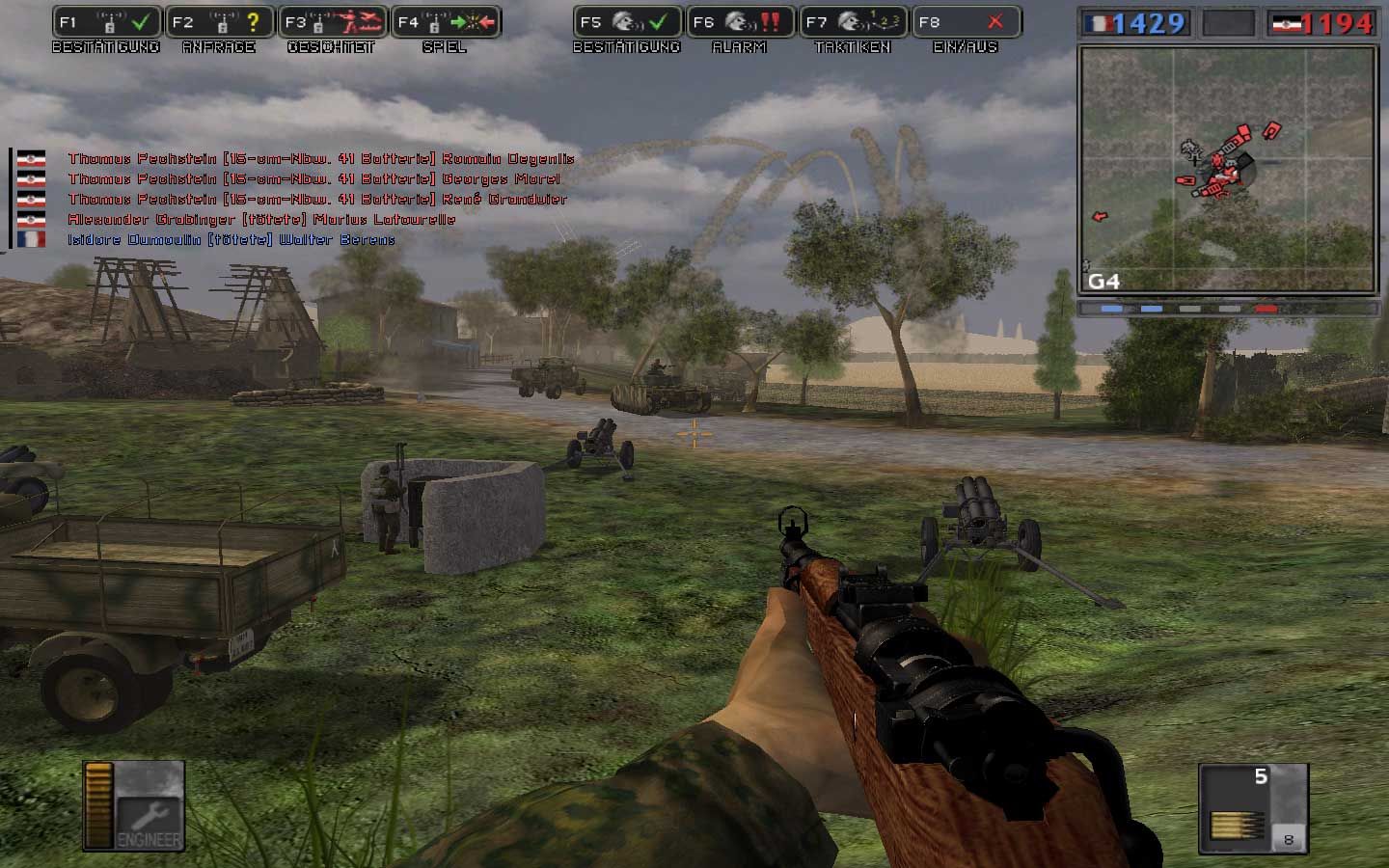Trigger the F6 Alarm radio command
The width and height of the screenshot is (1389, 868).
[x=740, y=22]
